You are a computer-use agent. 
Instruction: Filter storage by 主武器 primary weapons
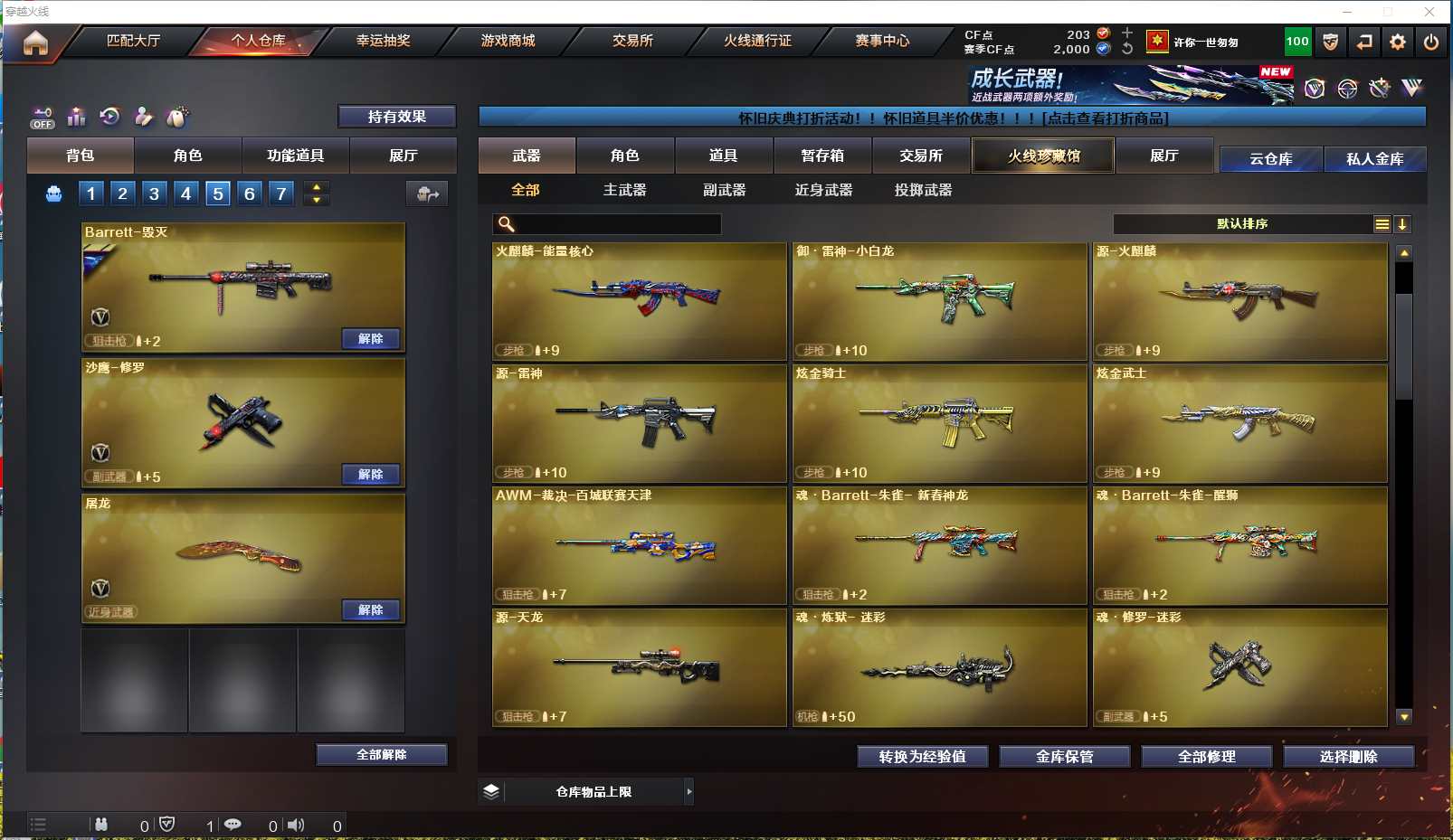coord(624,190)
